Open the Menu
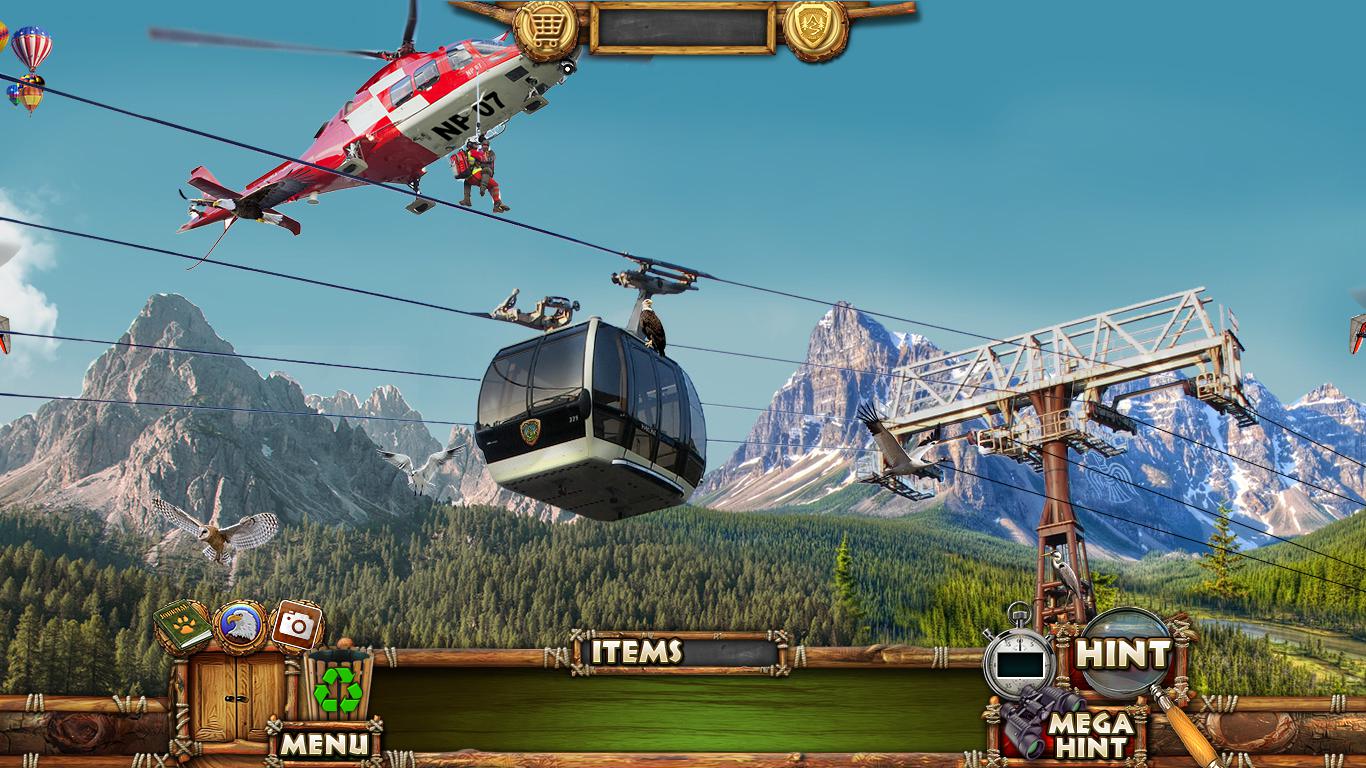The image size is (1366, 768). [324, 743]
